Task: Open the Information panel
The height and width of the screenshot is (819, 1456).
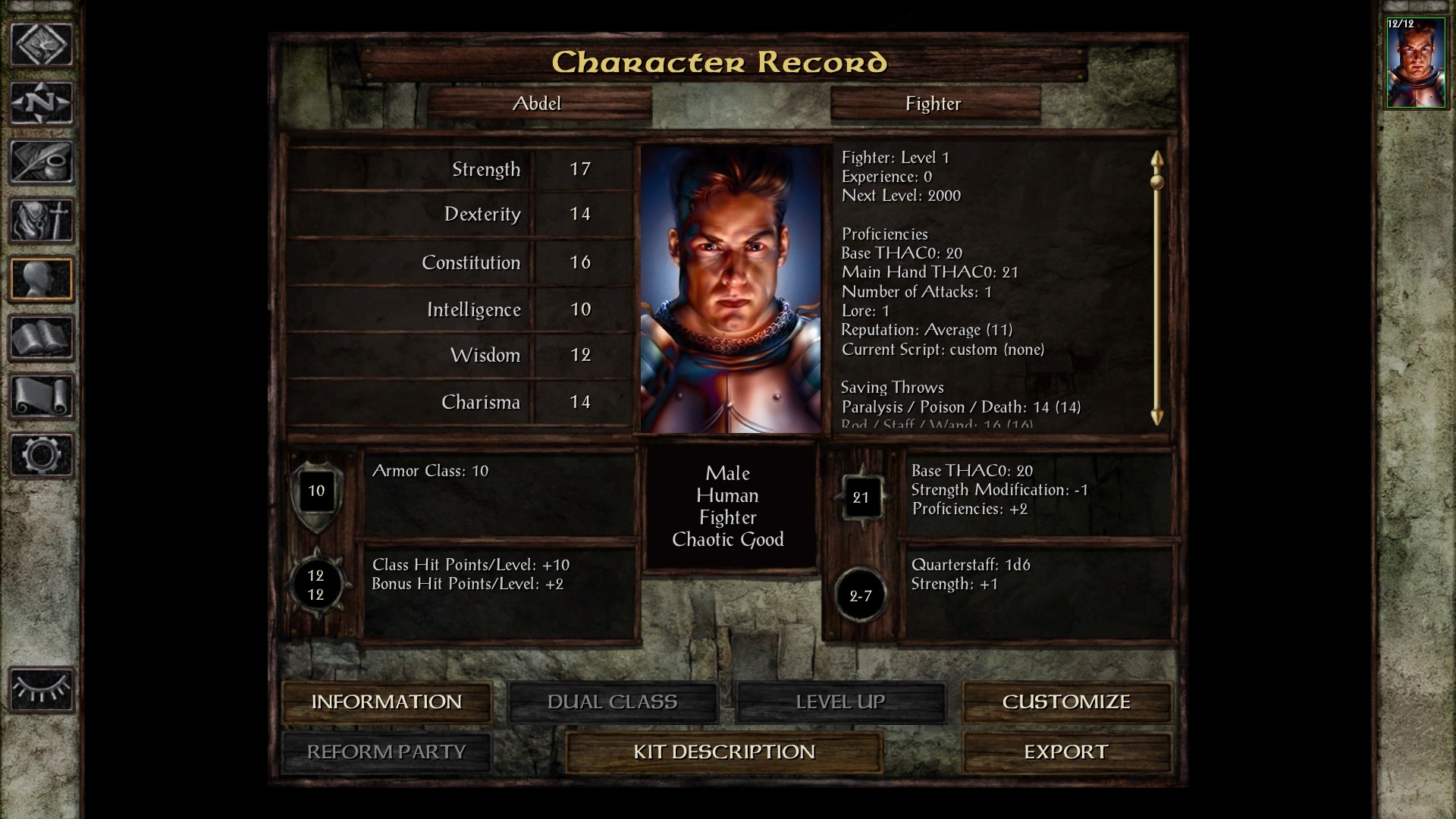Action: coord(387,701)
